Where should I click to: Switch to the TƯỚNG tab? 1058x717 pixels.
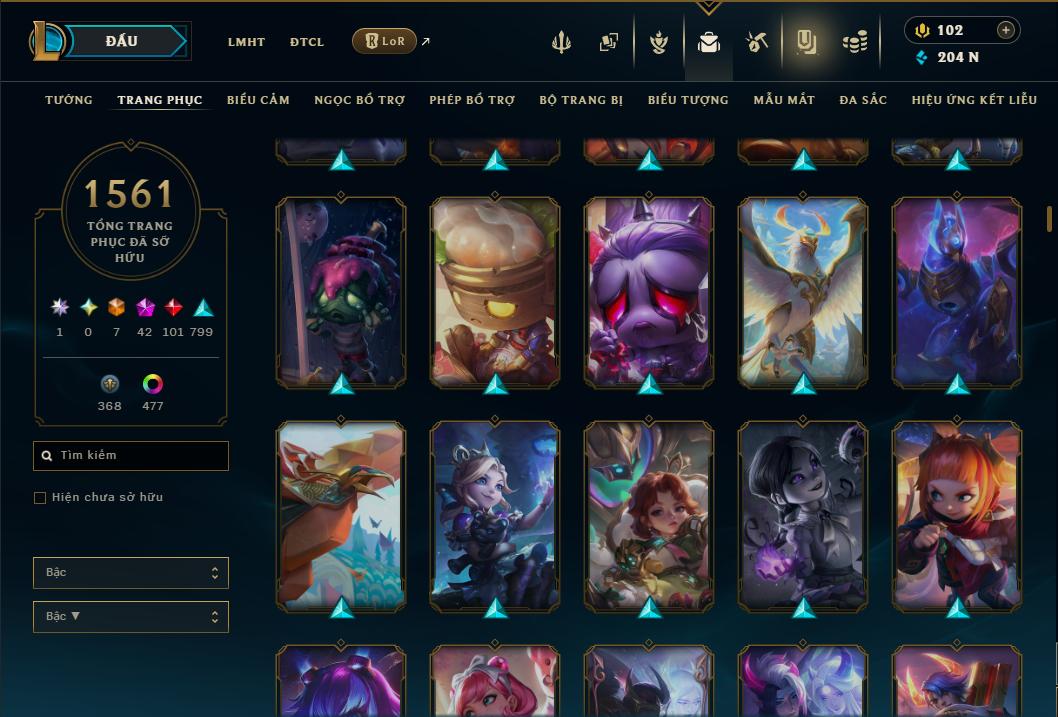click(x=69, y=100)
